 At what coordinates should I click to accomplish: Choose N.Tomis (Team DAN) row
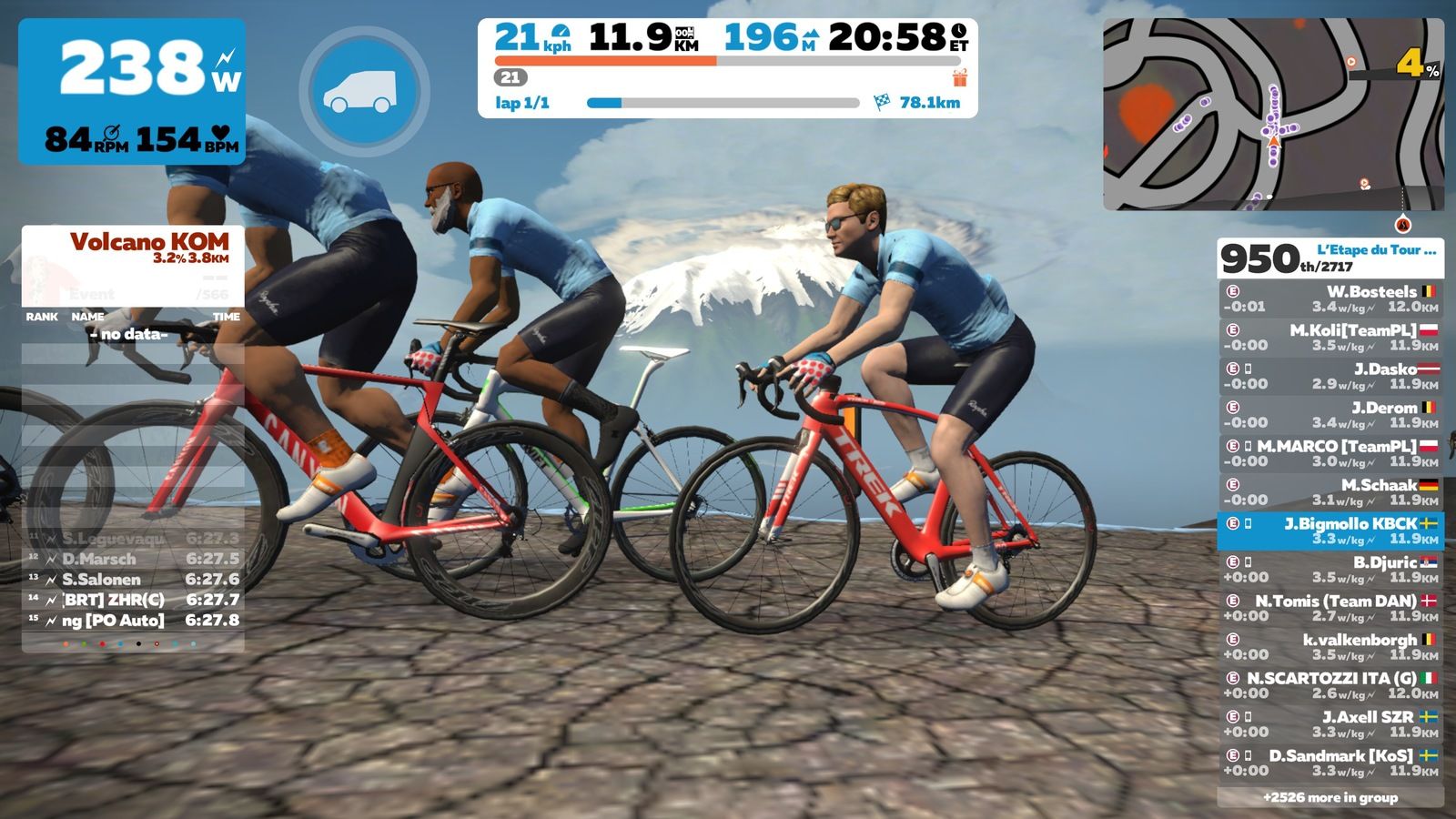tap(1330, 608)
